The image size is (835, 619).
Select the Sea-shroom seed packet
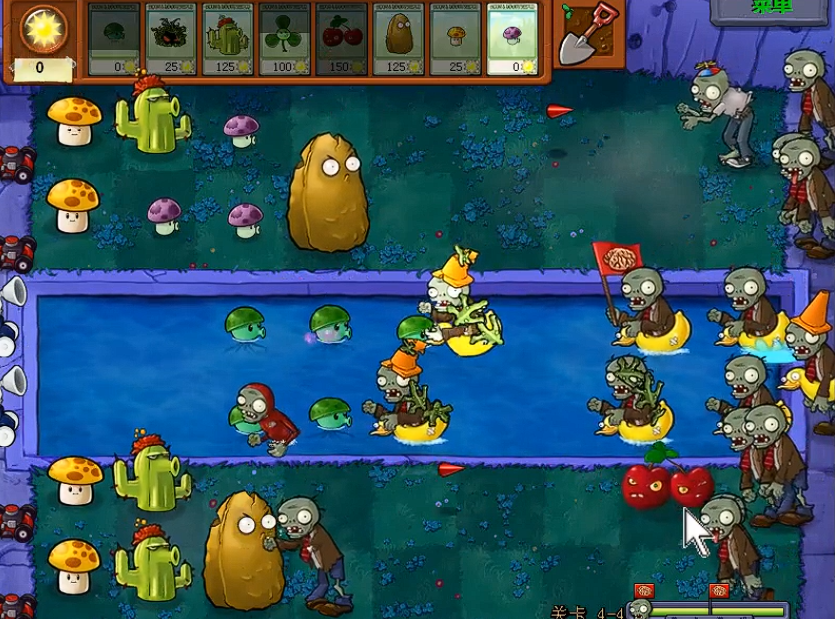(x=115, y=39)
